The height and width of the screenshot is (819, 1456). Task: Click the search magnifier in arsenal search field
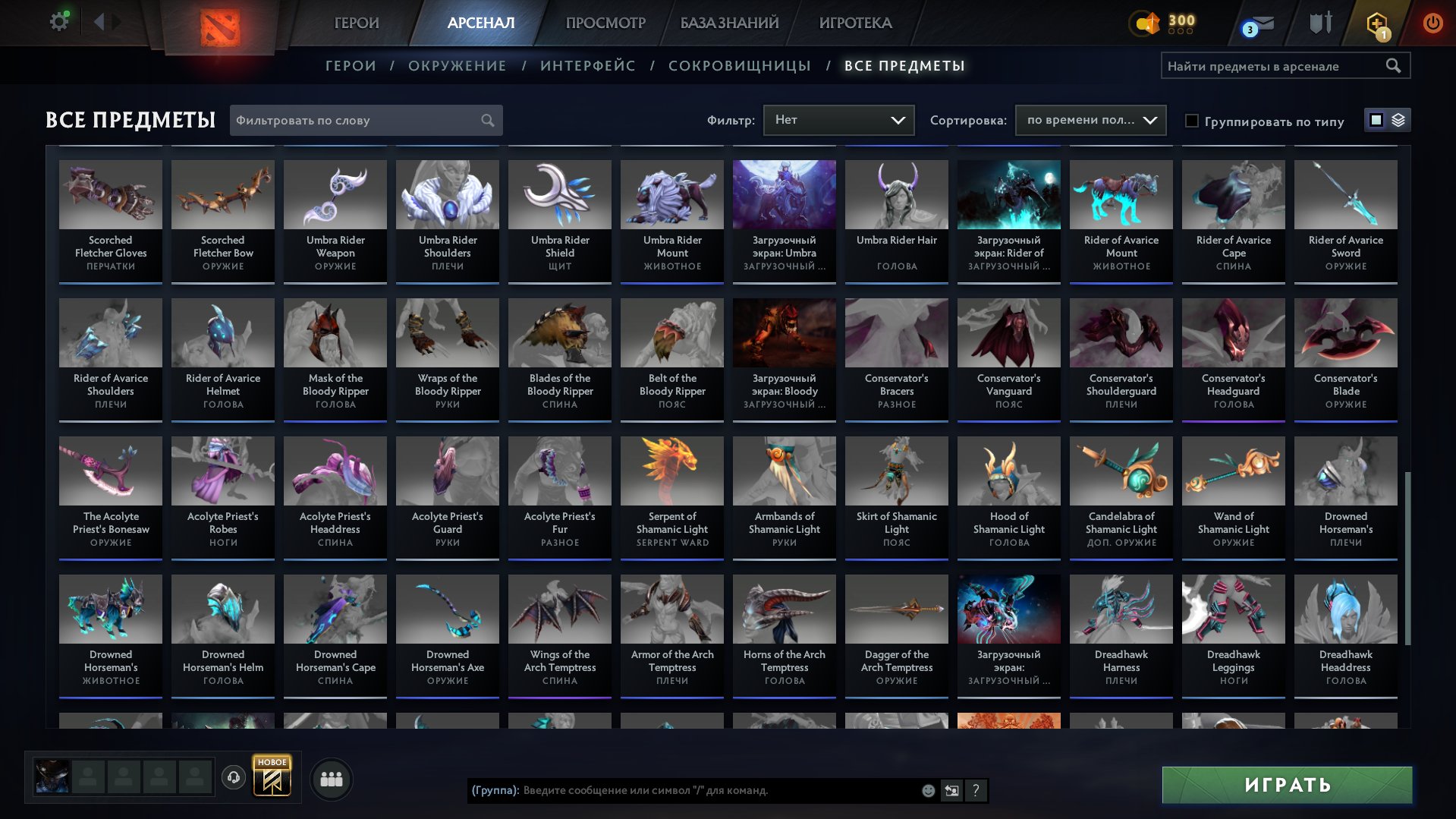pyautogui.click(x=1394, y=66)
